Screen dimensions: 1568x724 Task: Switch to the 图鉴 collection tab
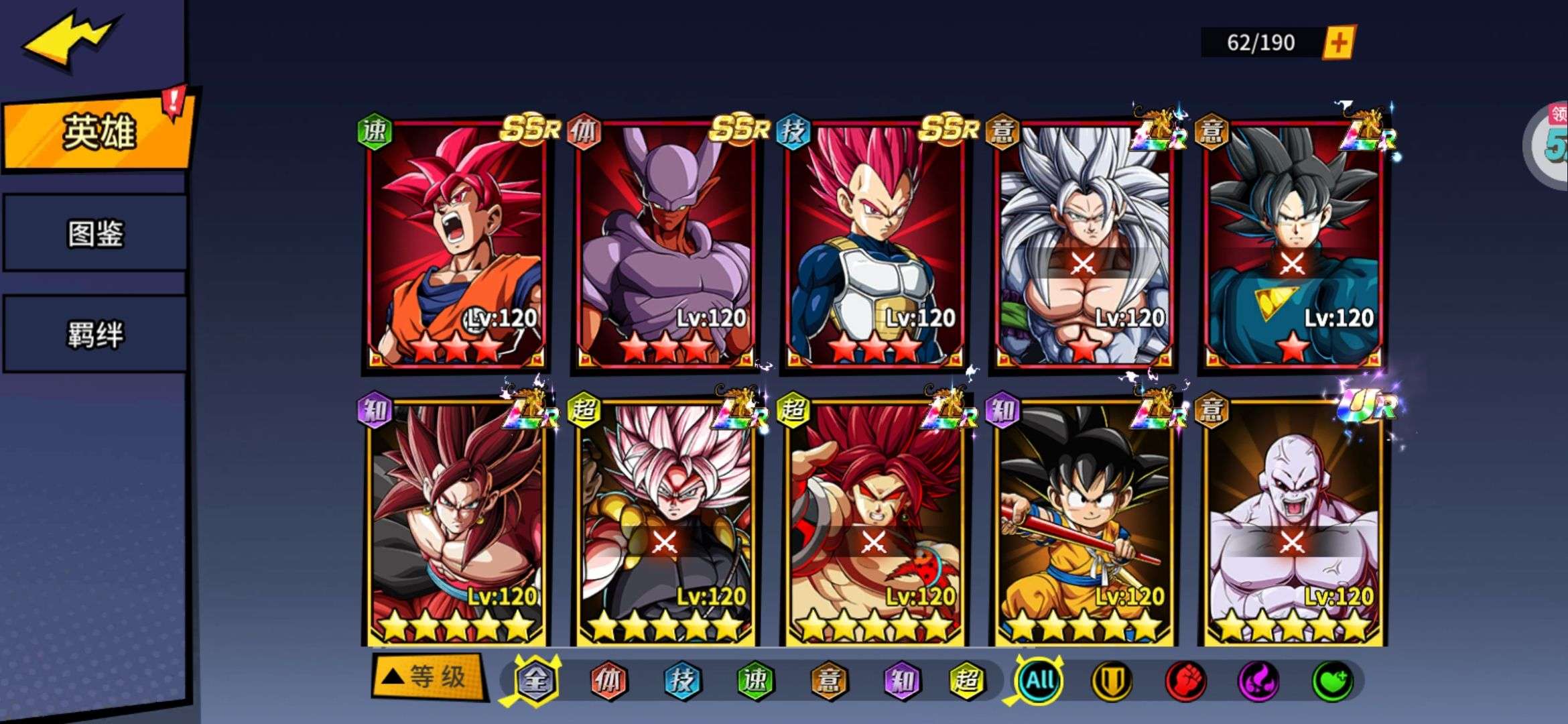coord(95,233)
